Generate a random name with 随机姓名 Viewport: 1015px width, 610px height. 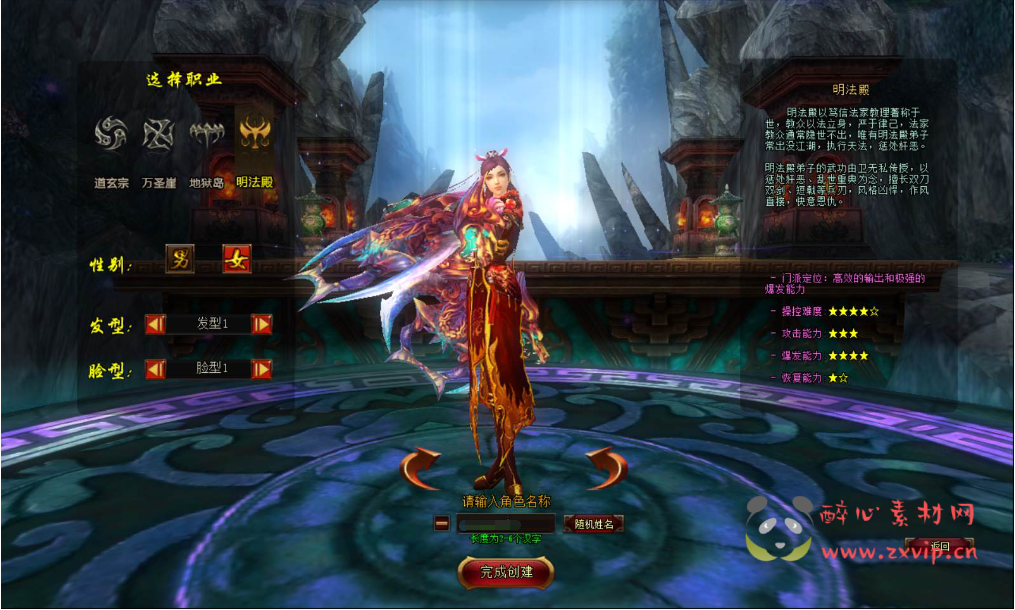coord(594,523)
